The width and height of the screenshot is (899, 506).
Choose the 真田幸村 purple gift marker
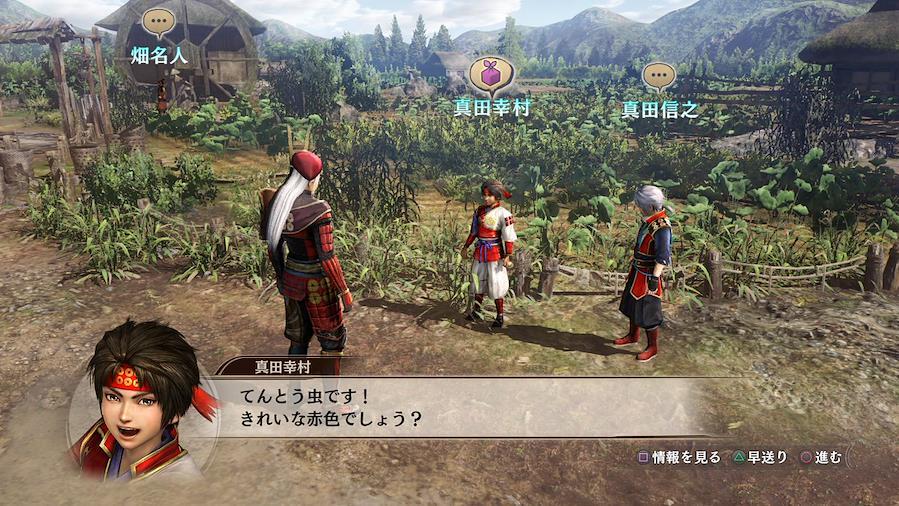click(x=491, y=73)
